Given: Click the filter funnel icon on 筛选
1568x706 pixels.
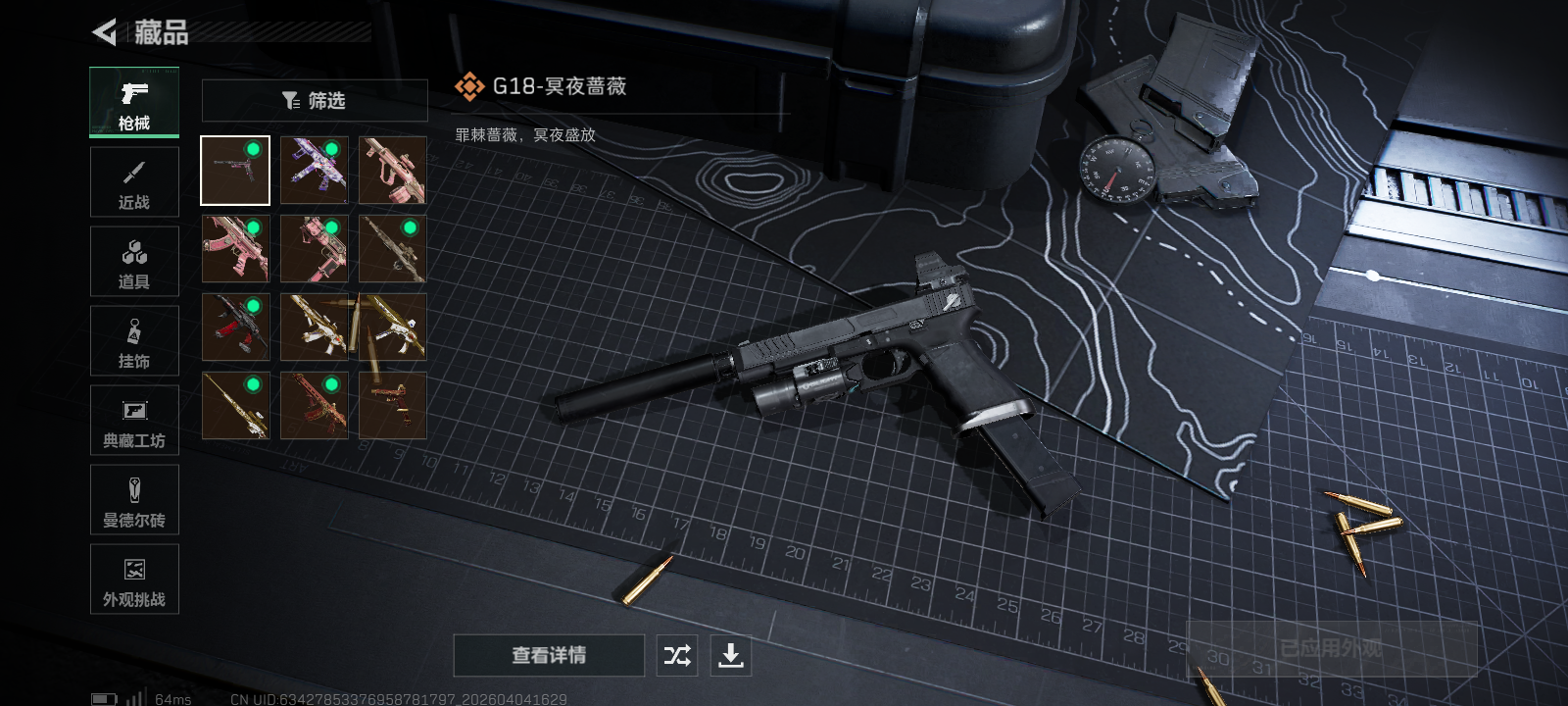Looking at the screenshot, I should [x=290, y=99].
